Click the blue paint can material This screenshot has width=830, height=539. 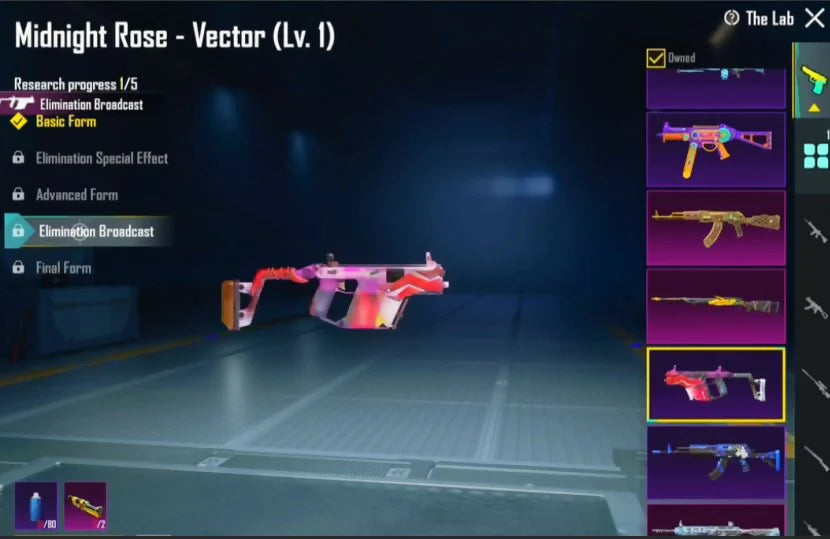coord(36,505)
